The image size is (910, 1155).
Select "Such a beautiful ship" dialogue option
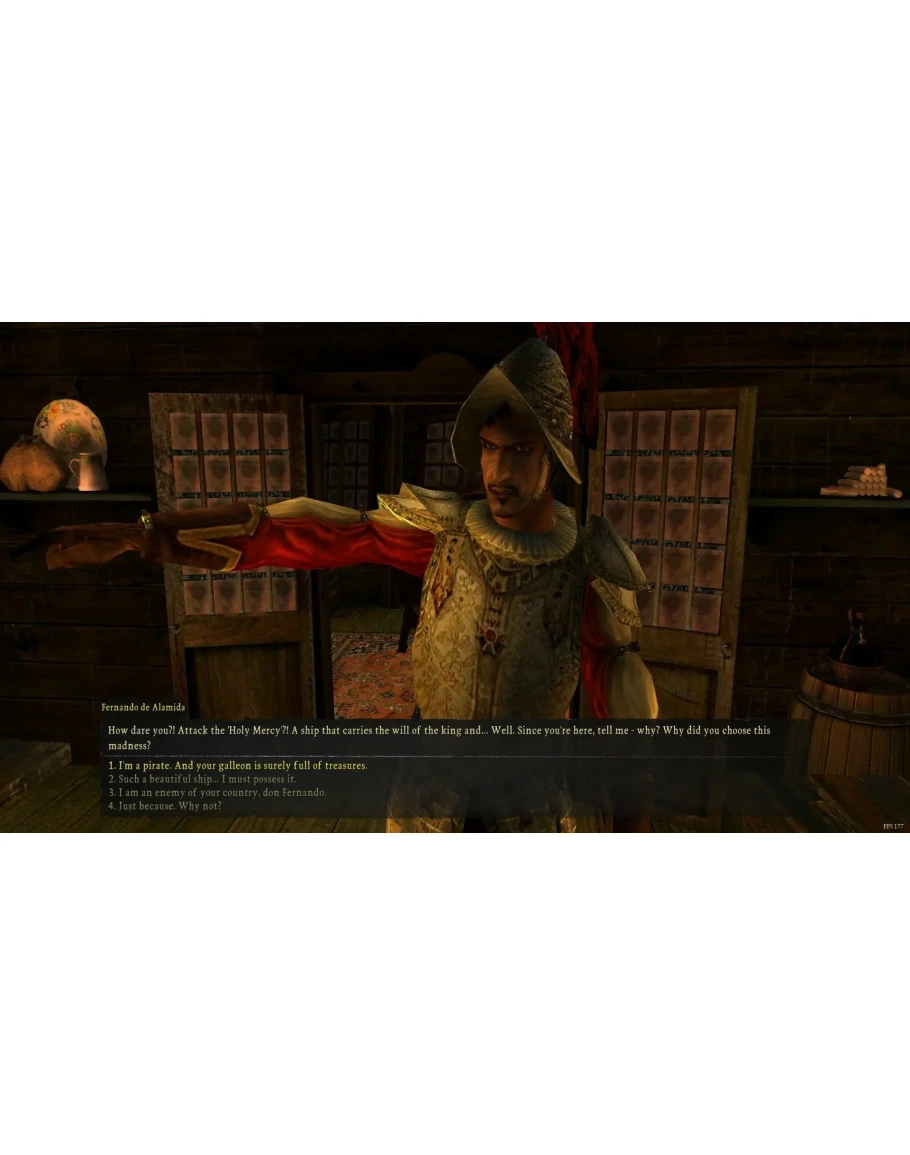(202, 779)
